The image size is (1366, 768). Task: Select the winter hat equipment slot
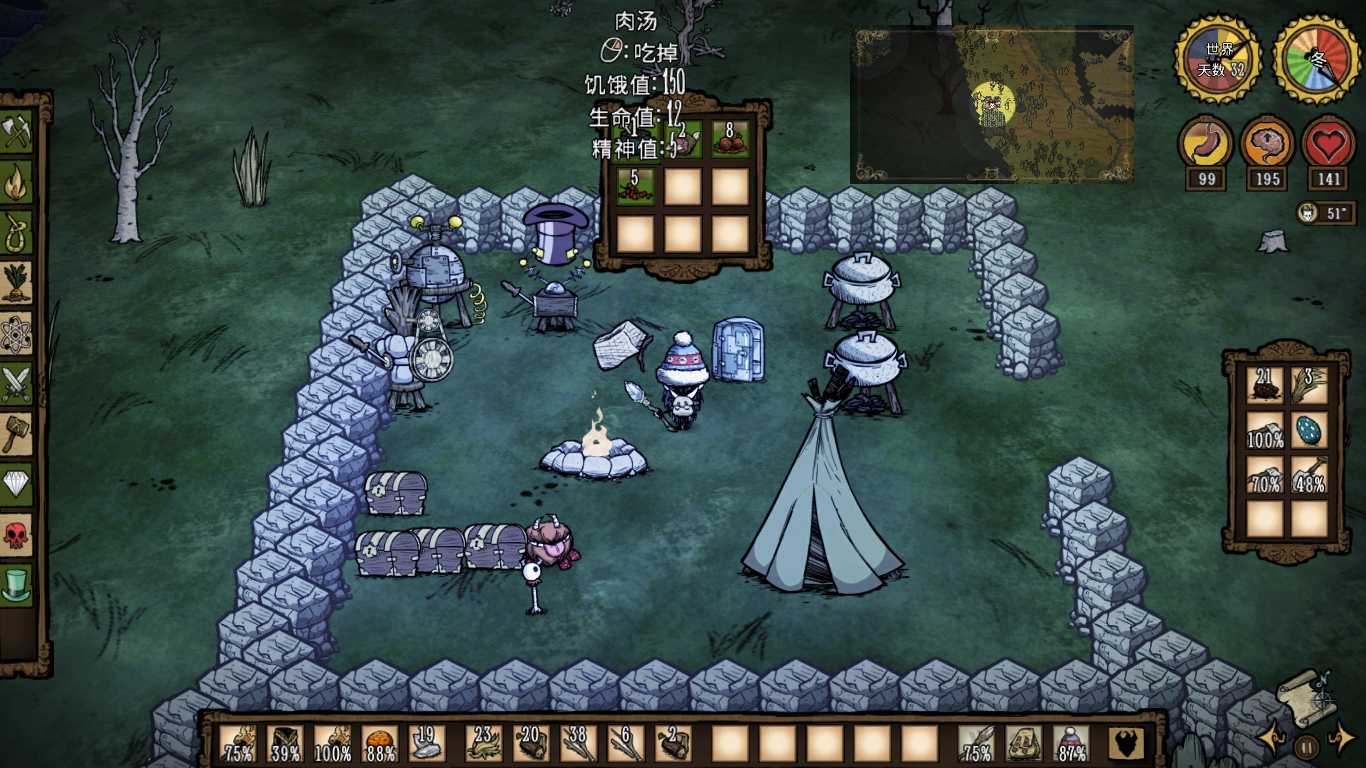(1071, 744)
